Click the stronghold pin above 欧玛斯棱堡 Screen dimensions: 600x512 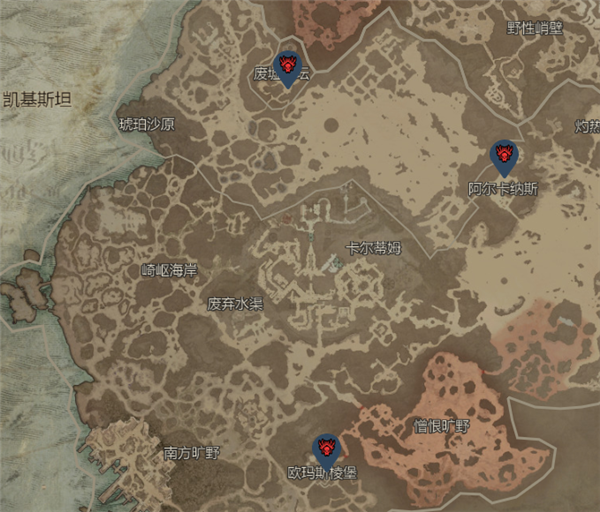click(x=325, y=449)
